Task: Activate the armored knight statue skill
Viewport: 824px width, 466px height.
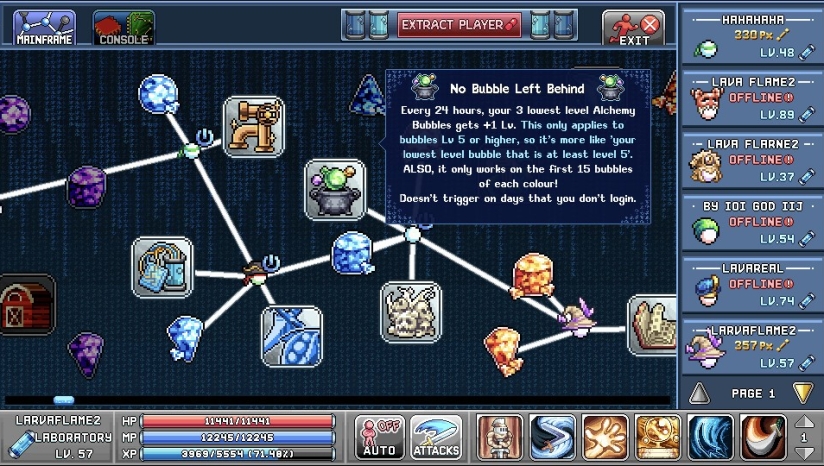Action: (499, 437)
